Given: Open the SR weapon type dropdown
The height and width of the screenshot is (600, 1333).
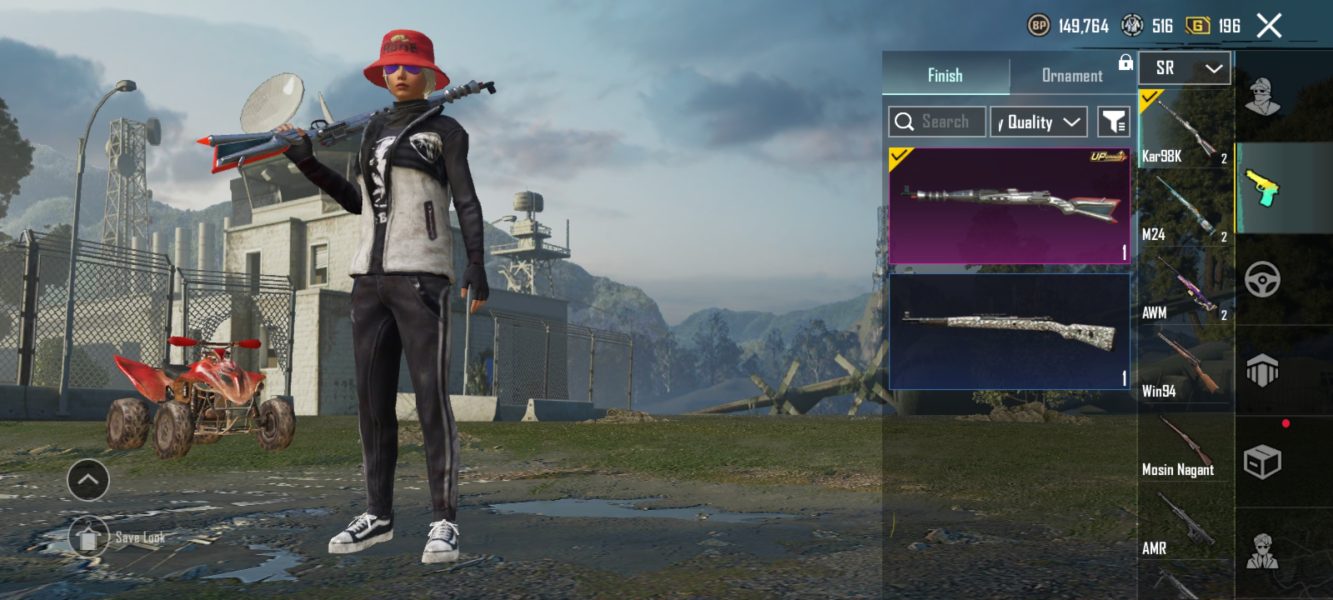Looking at the screenshot, I should 1185,69.
